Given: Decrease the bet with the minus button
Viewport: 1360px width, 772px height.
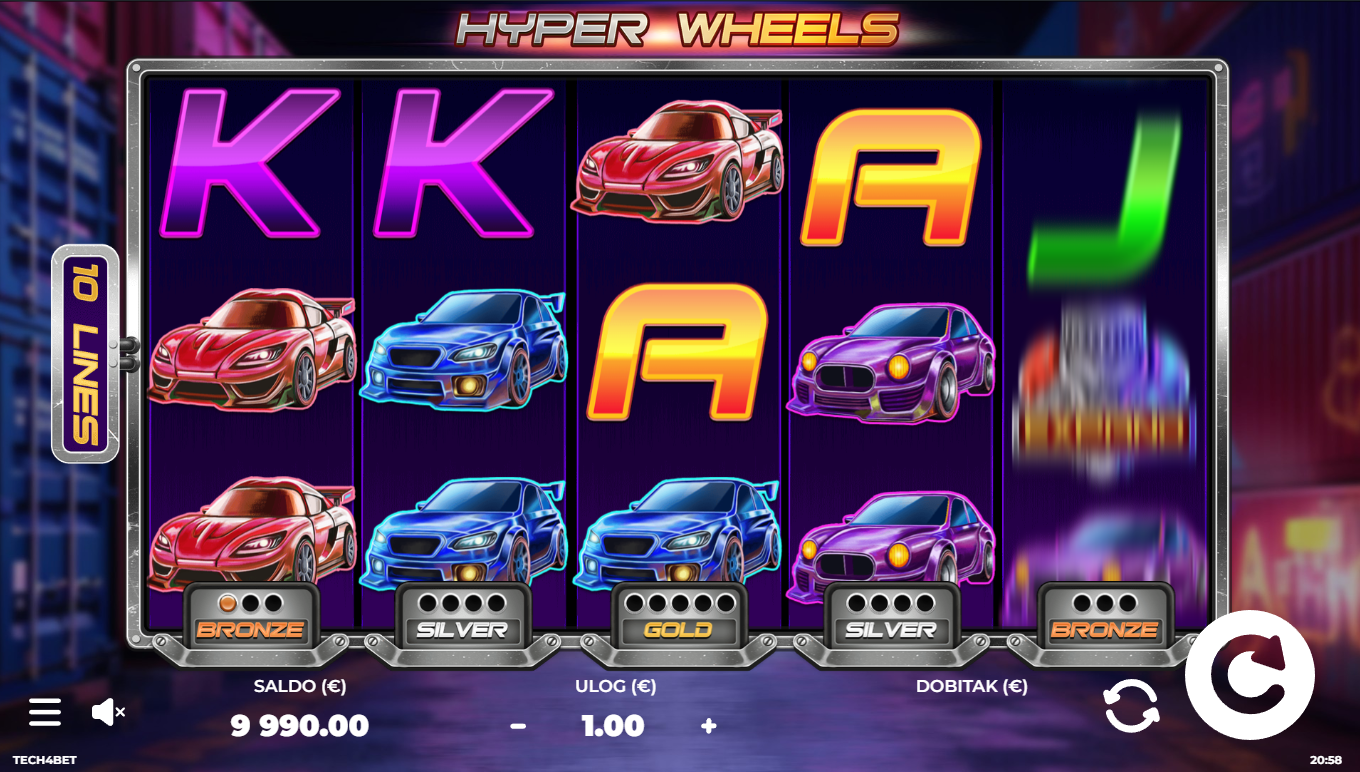Looking at the screenshot, I should pyautogui.click(x=518, y=726).
